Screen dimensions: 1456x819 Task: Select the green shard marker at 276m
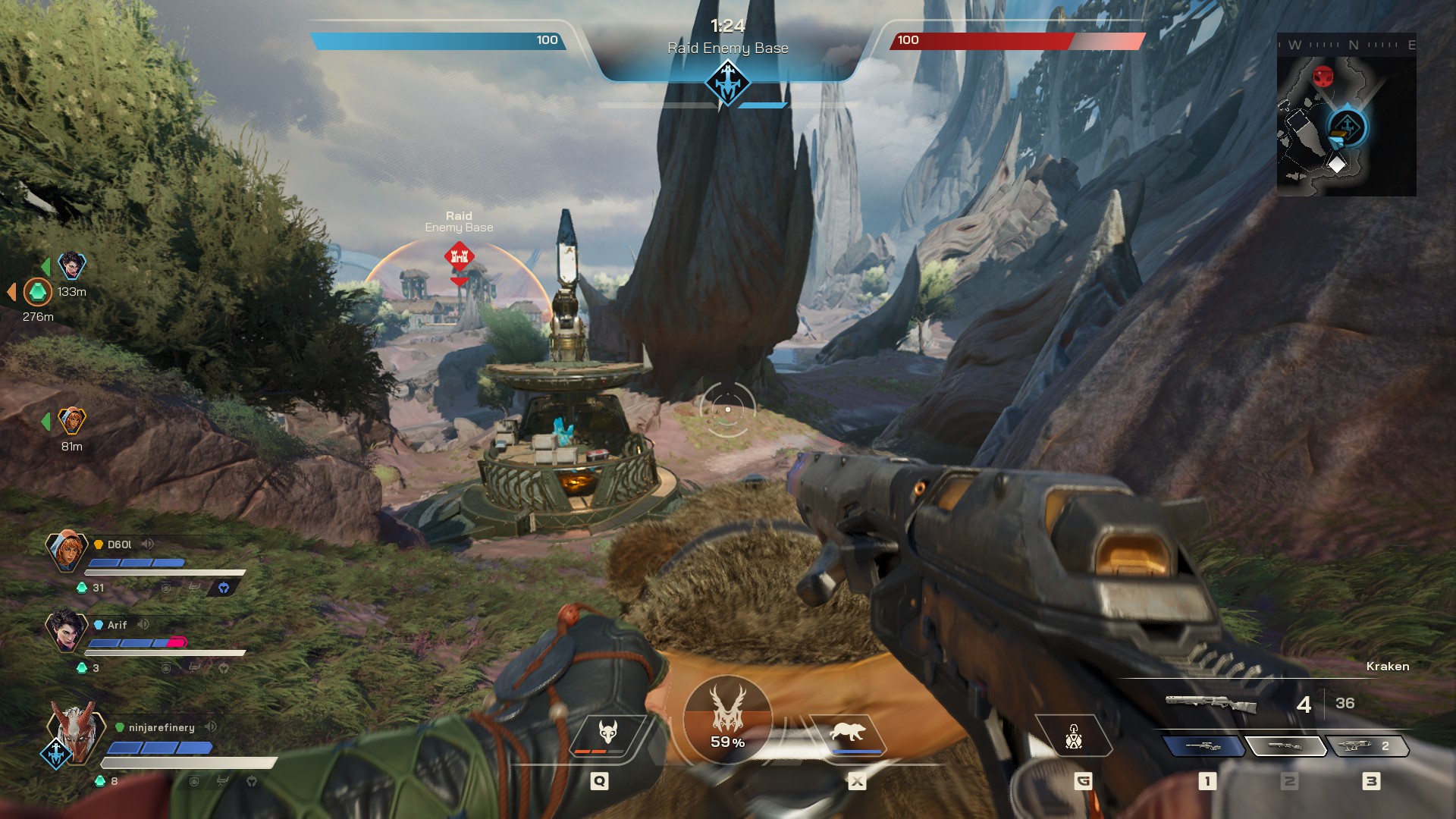[x=37, y=291]
